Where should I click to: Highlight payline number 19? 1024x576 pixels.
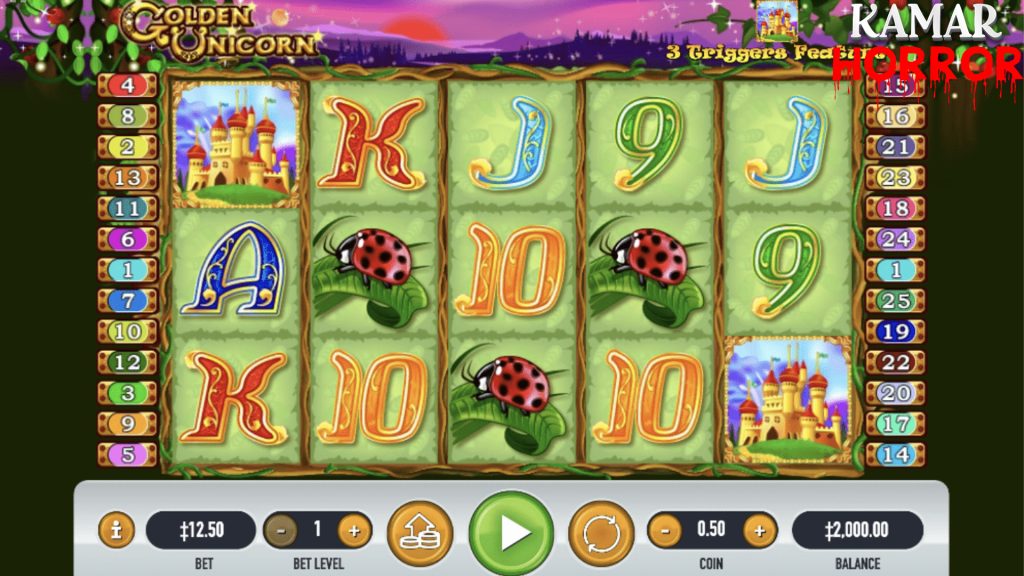[x=896, y=332]
